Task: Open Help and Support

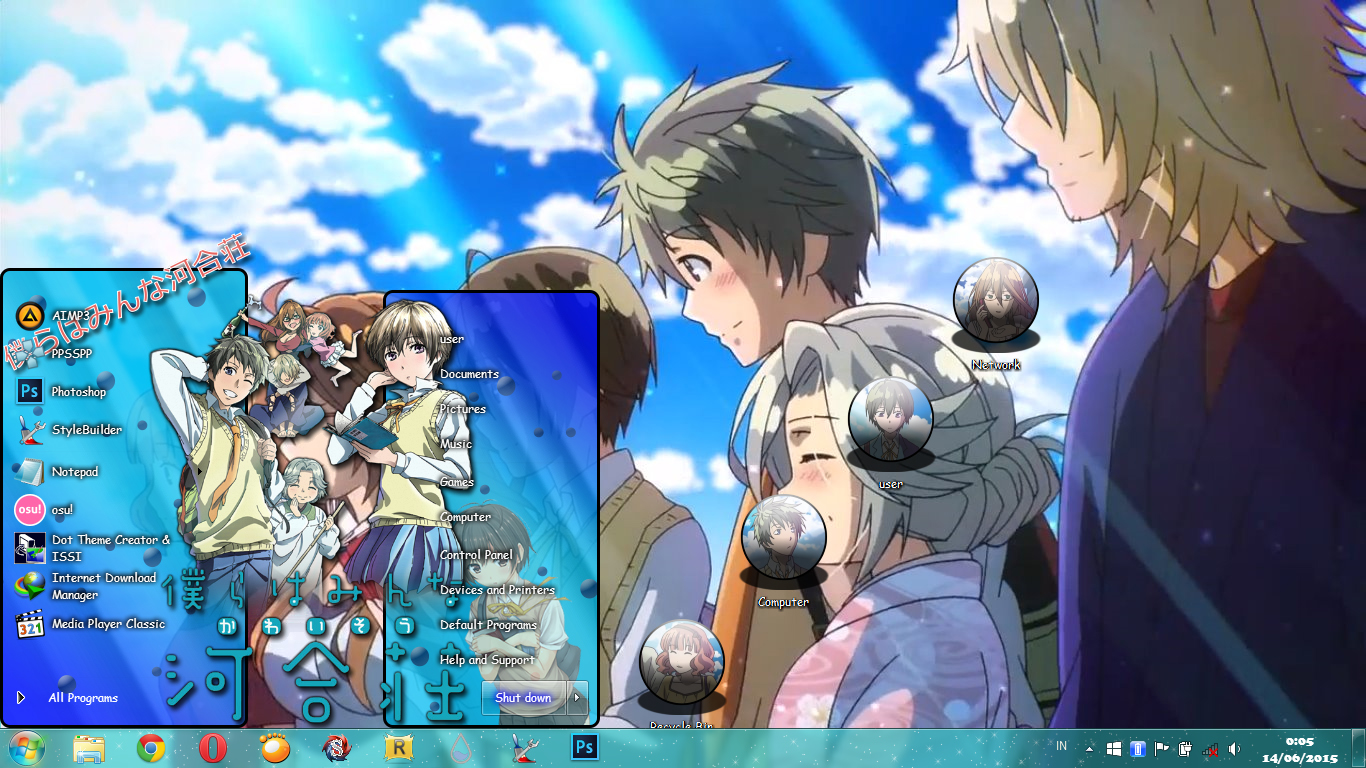Action: pos(486,660)
